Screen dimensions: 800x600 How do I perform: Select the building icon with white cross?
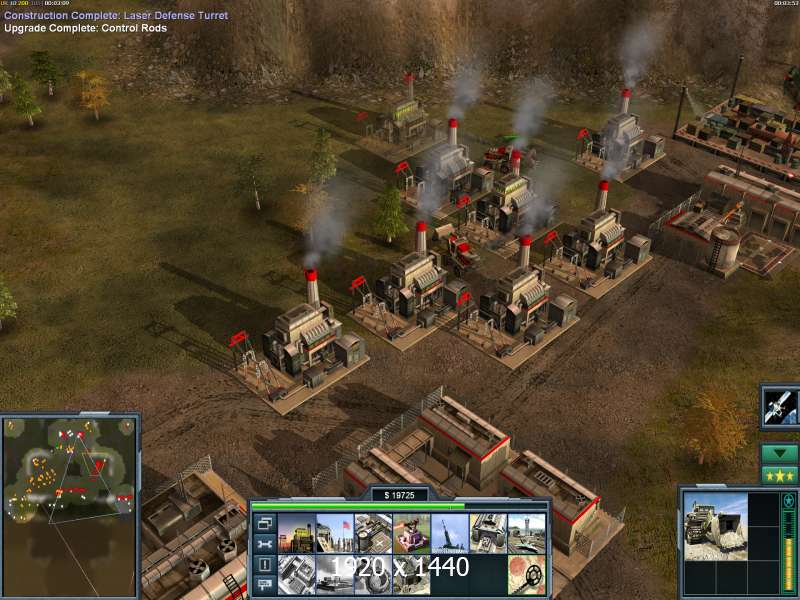(373, 534)
